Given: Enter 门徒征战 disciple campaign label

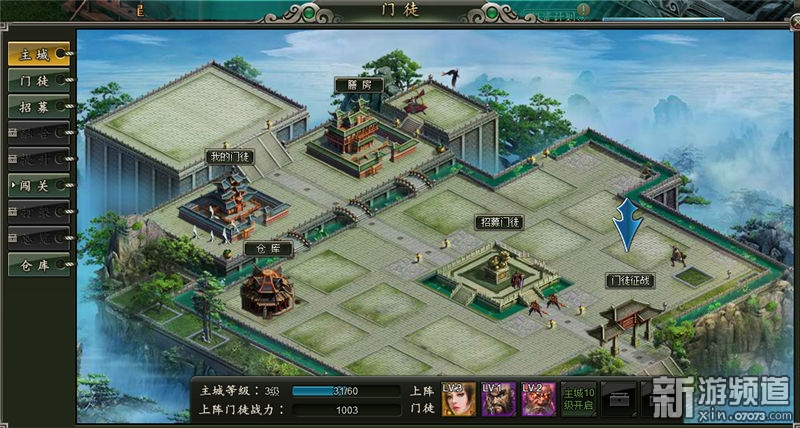Looking at the screenshot, I should tap(631, 281).
